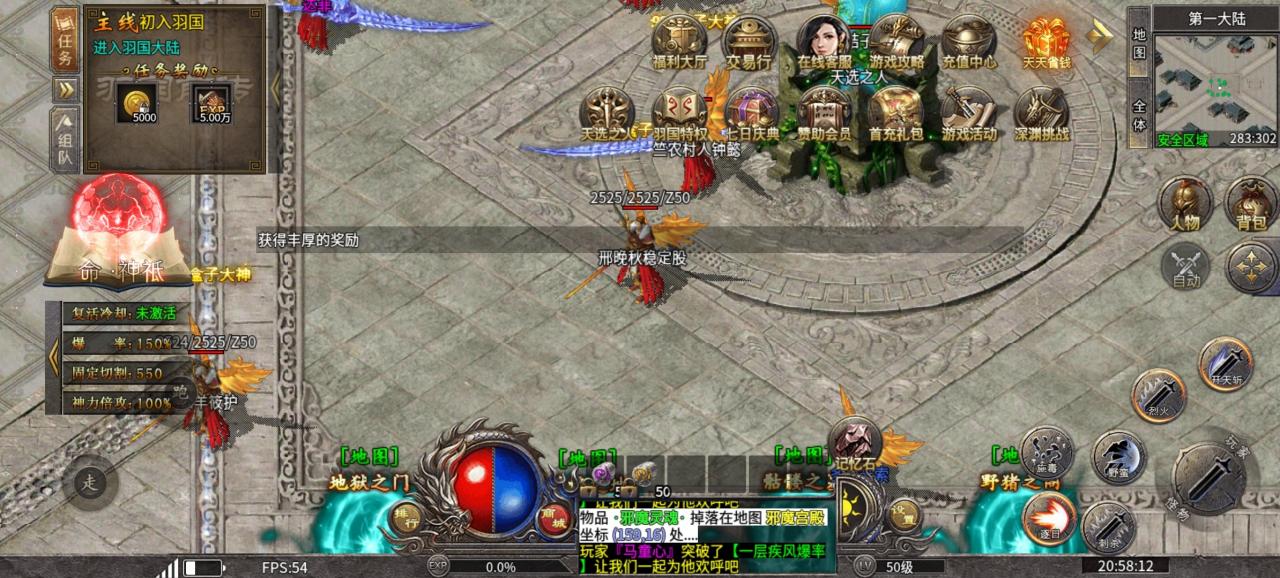Open the 七日庆典 seven-day celebration
This screenshot has height=578, width=1280.
[x=752, y=114]
